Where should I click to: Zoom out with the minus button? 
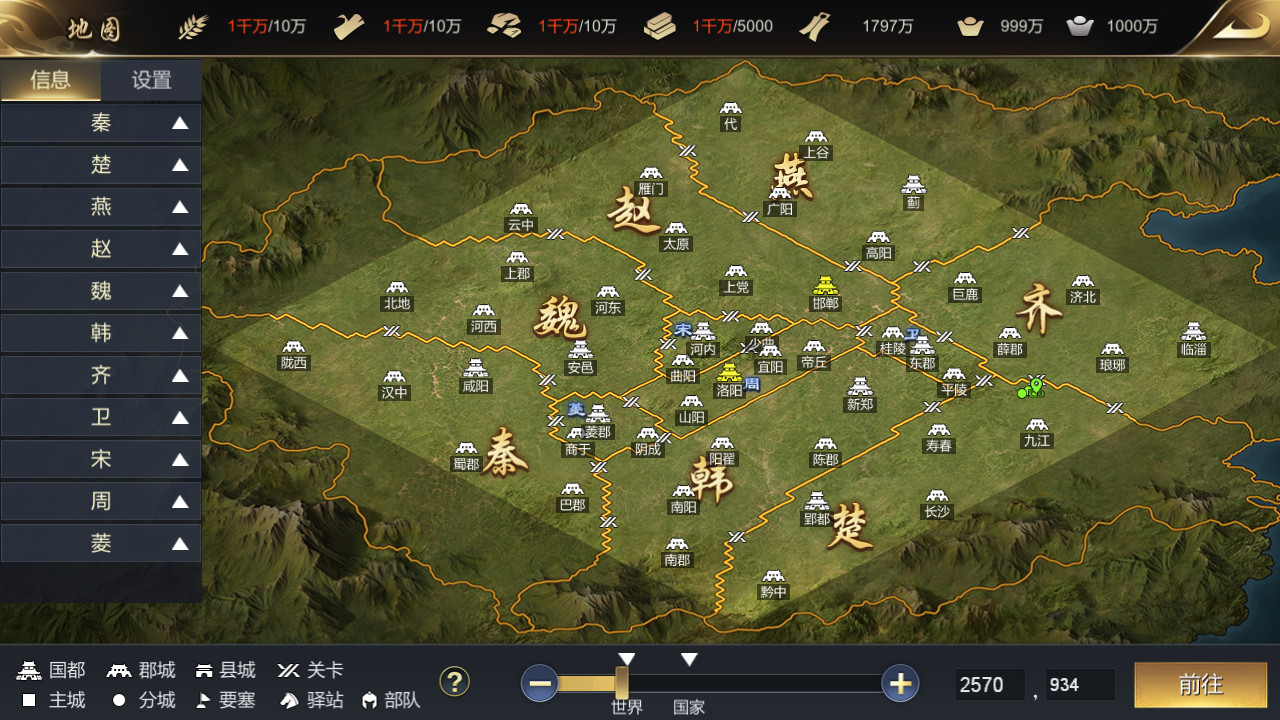[540, 684]
